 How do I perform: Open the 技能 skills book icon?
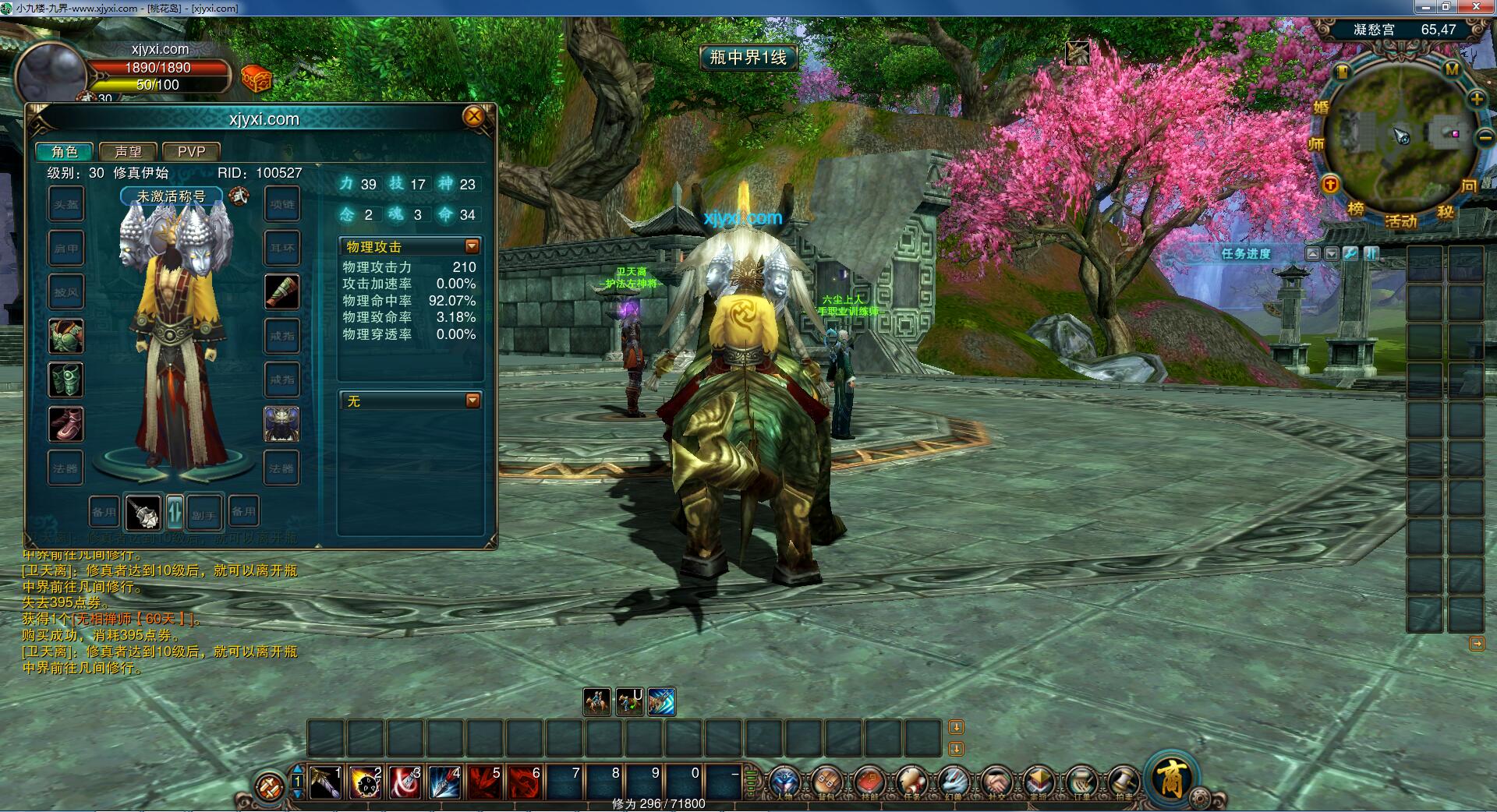pyautogui.click(x=868, y=782)
